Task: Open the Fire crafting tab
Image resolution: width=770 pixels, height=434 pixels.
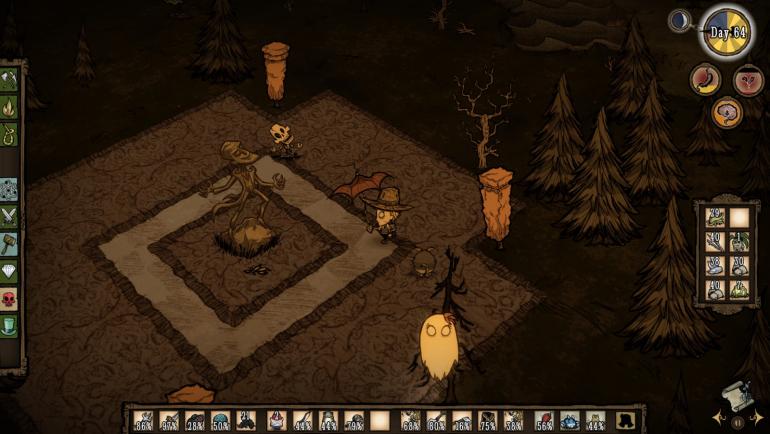Action: pos(9,103)
